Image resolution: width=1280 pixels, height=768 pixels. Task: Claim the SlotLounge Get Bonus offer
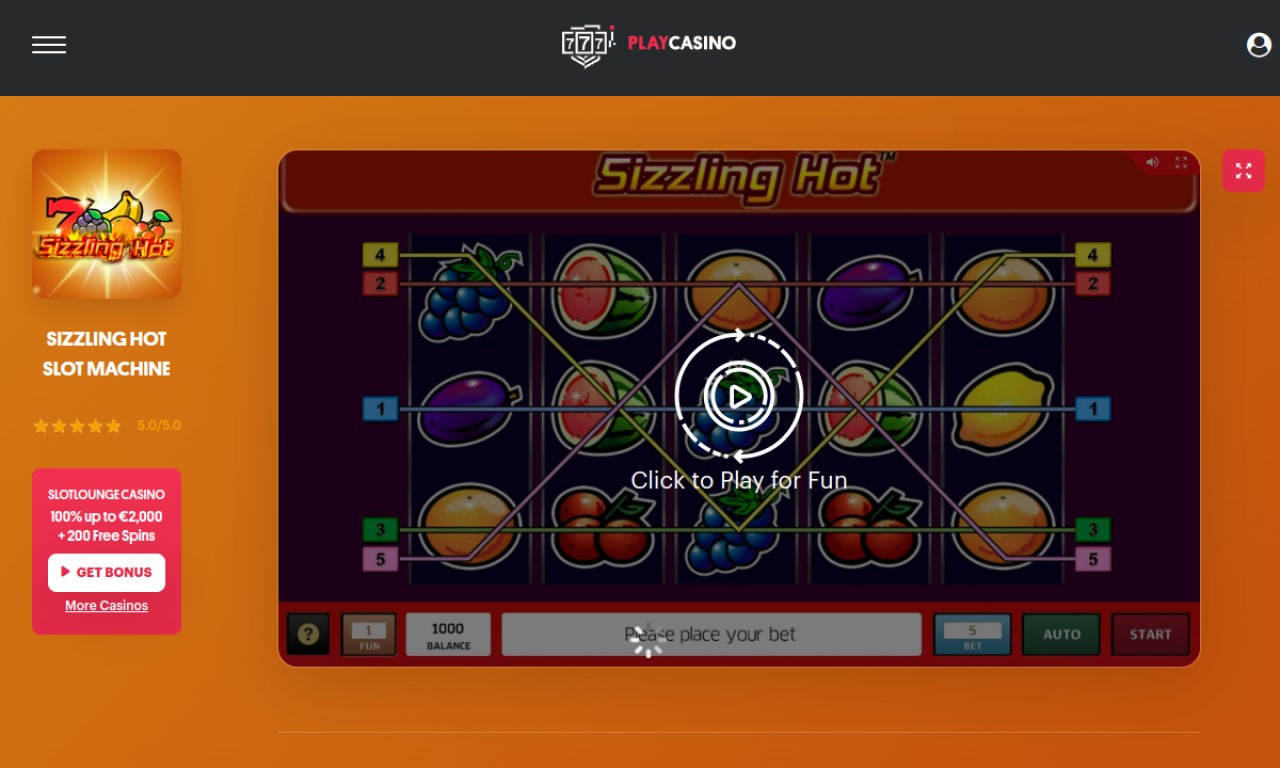pyautogui.click(x=107, y=572)
